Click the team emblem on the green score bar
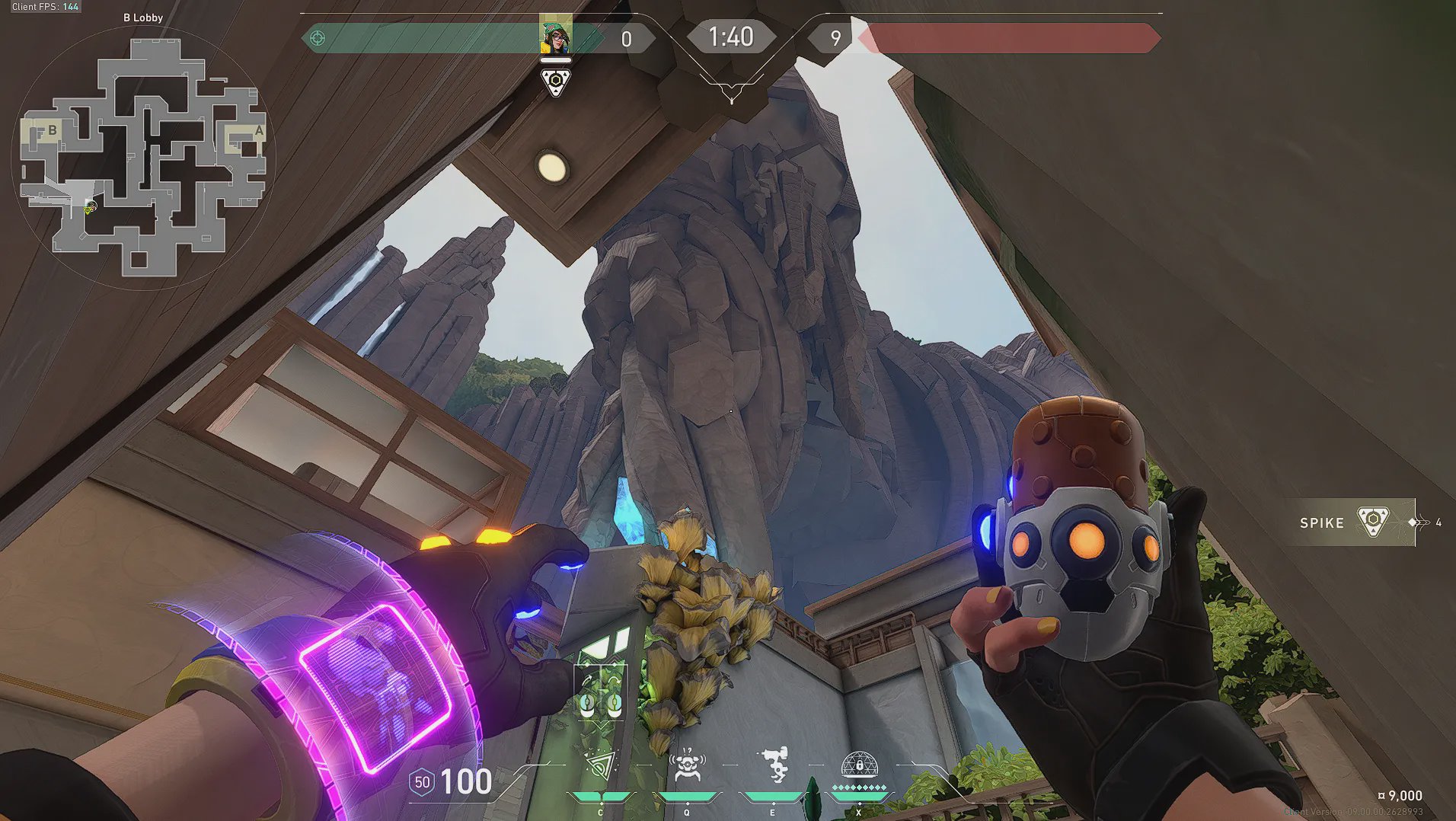The image size is (1456, 821). [318, 38]
